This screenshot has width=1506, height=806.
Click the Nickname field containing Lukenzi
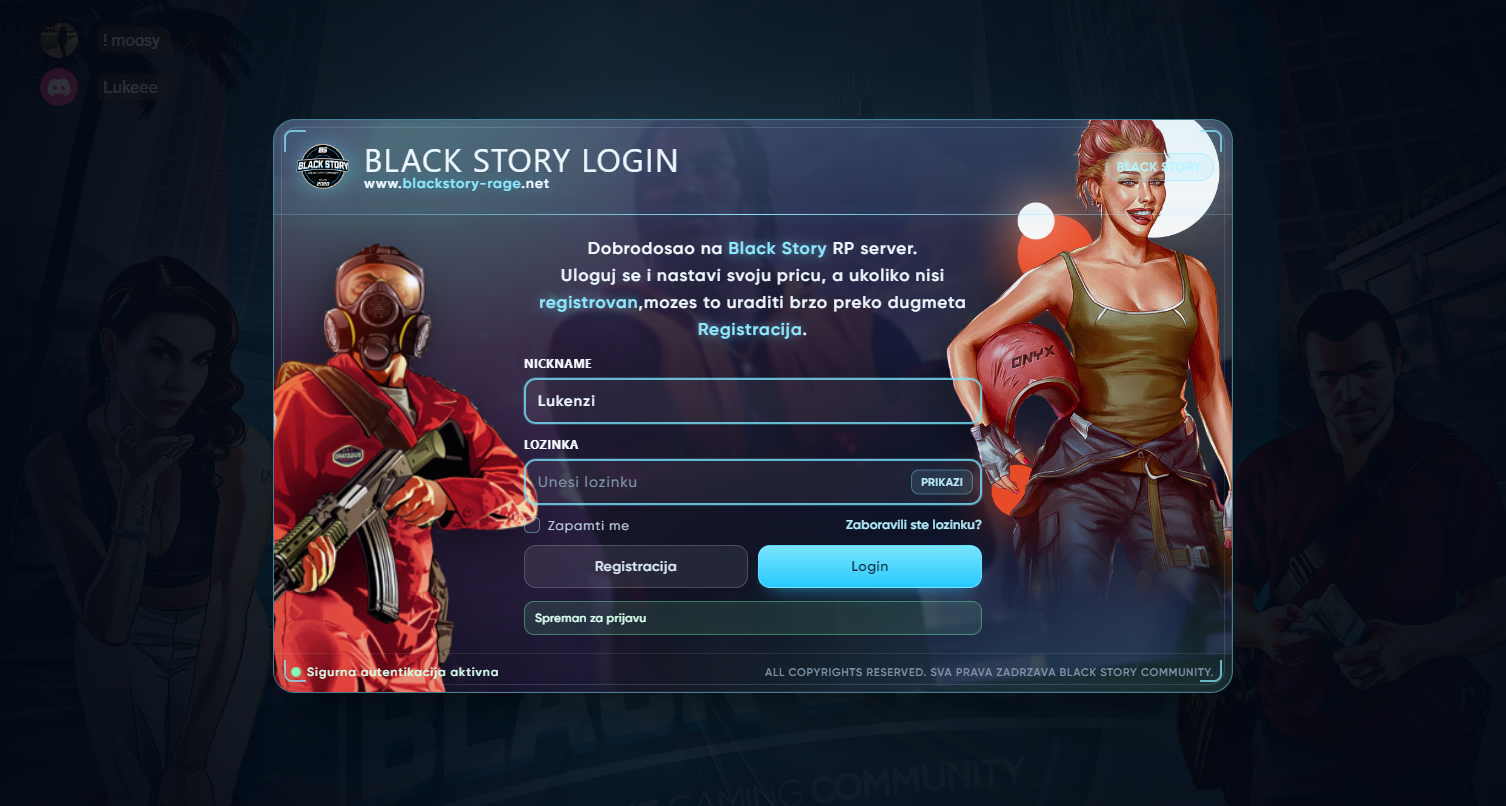pos(752,401)
